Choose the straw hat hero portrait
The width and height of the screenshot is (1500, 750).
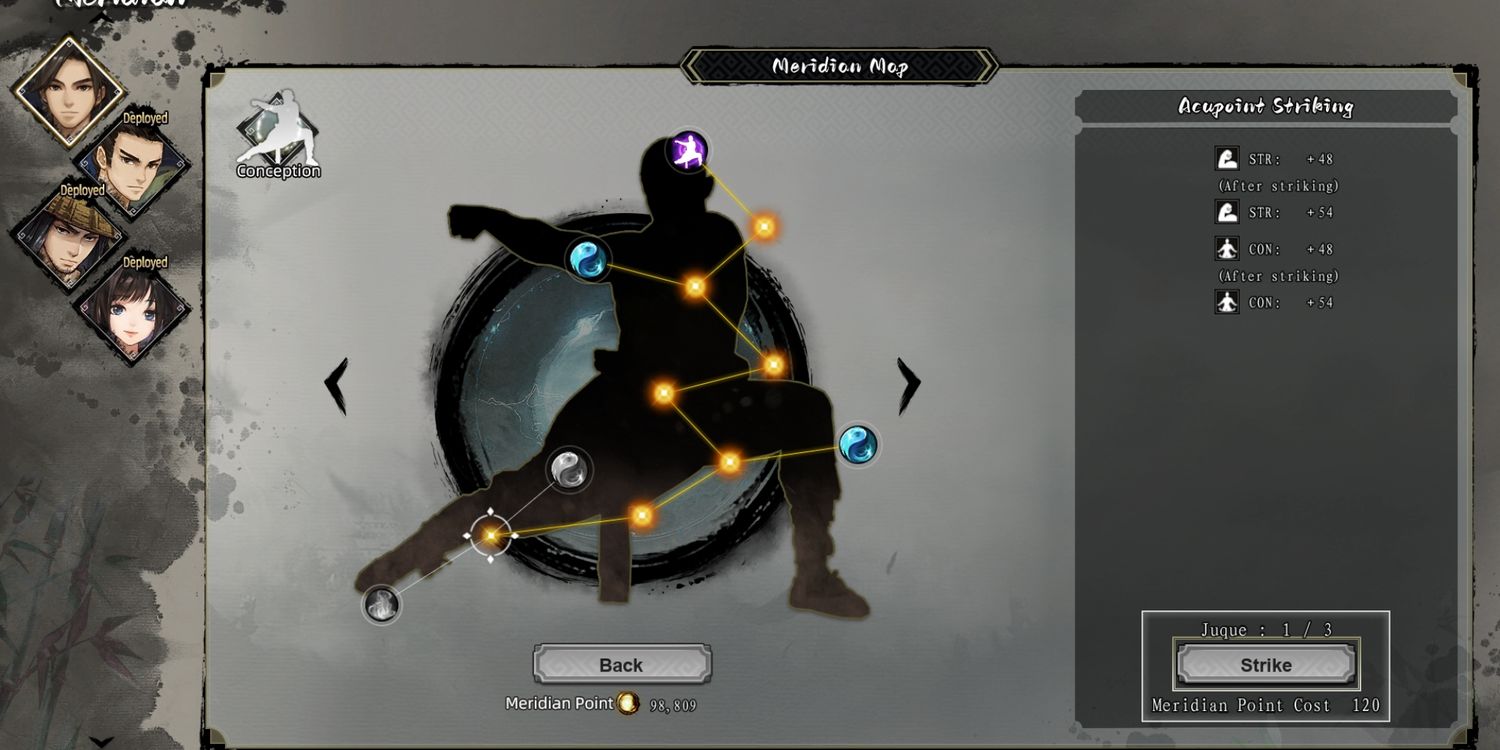(x=68, y=237)
